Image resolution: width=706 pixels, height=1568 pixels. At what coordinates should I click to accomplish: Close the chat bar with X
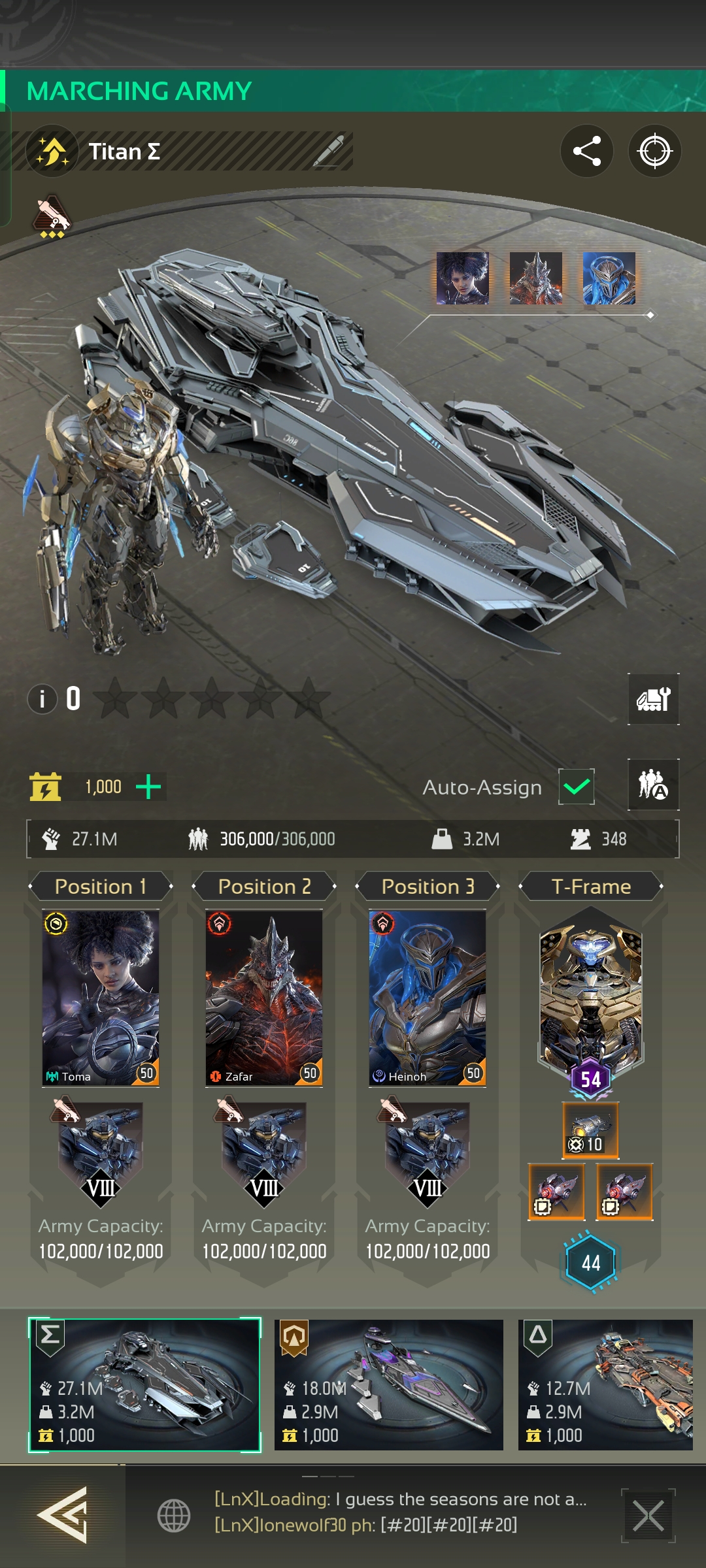click(x=648, y=1516)
